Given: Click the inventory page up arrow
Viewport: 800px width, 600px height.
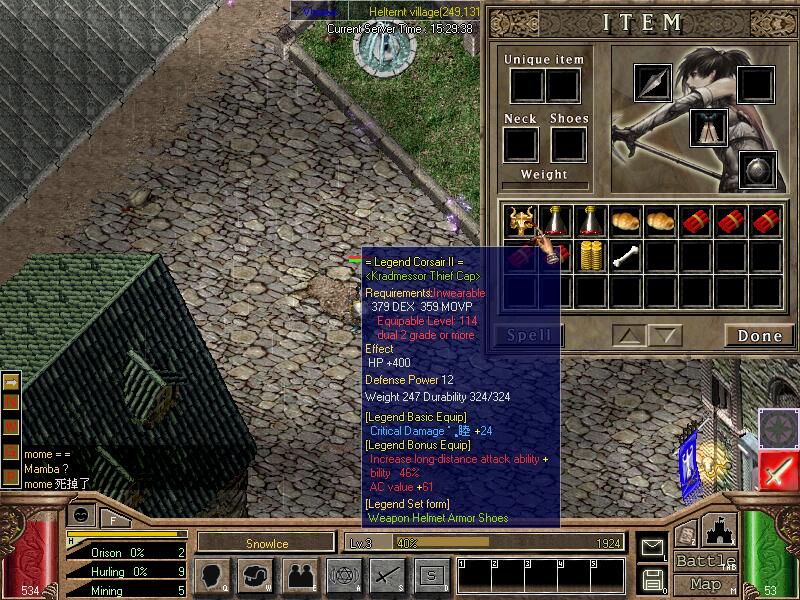Looking at the screenshot, I should pos(630,335).
